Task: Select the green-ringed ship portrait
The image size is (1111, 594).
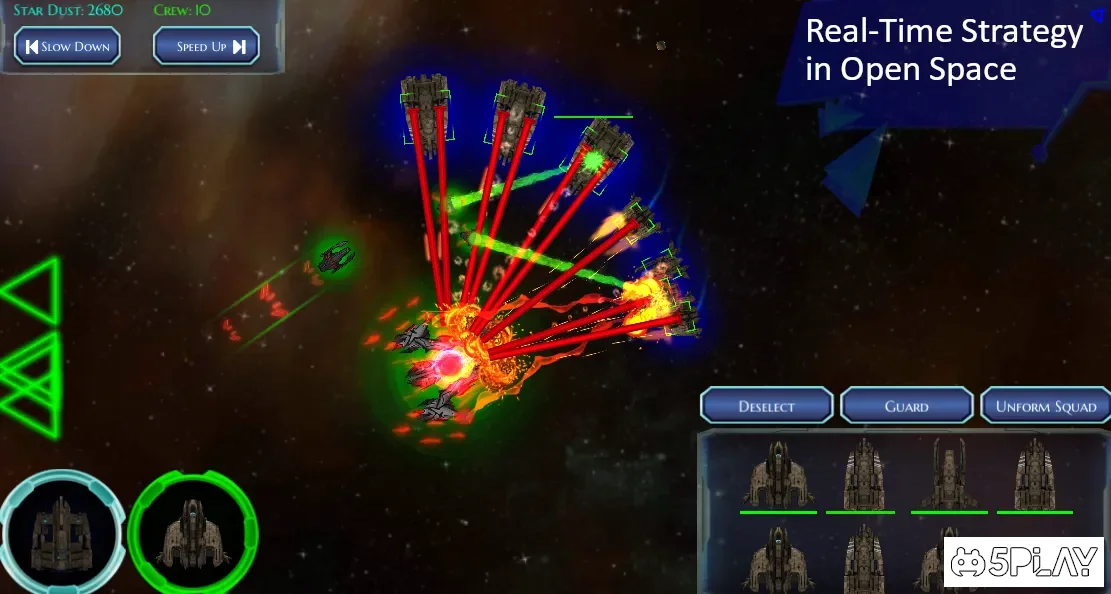Action: [192, 531]
